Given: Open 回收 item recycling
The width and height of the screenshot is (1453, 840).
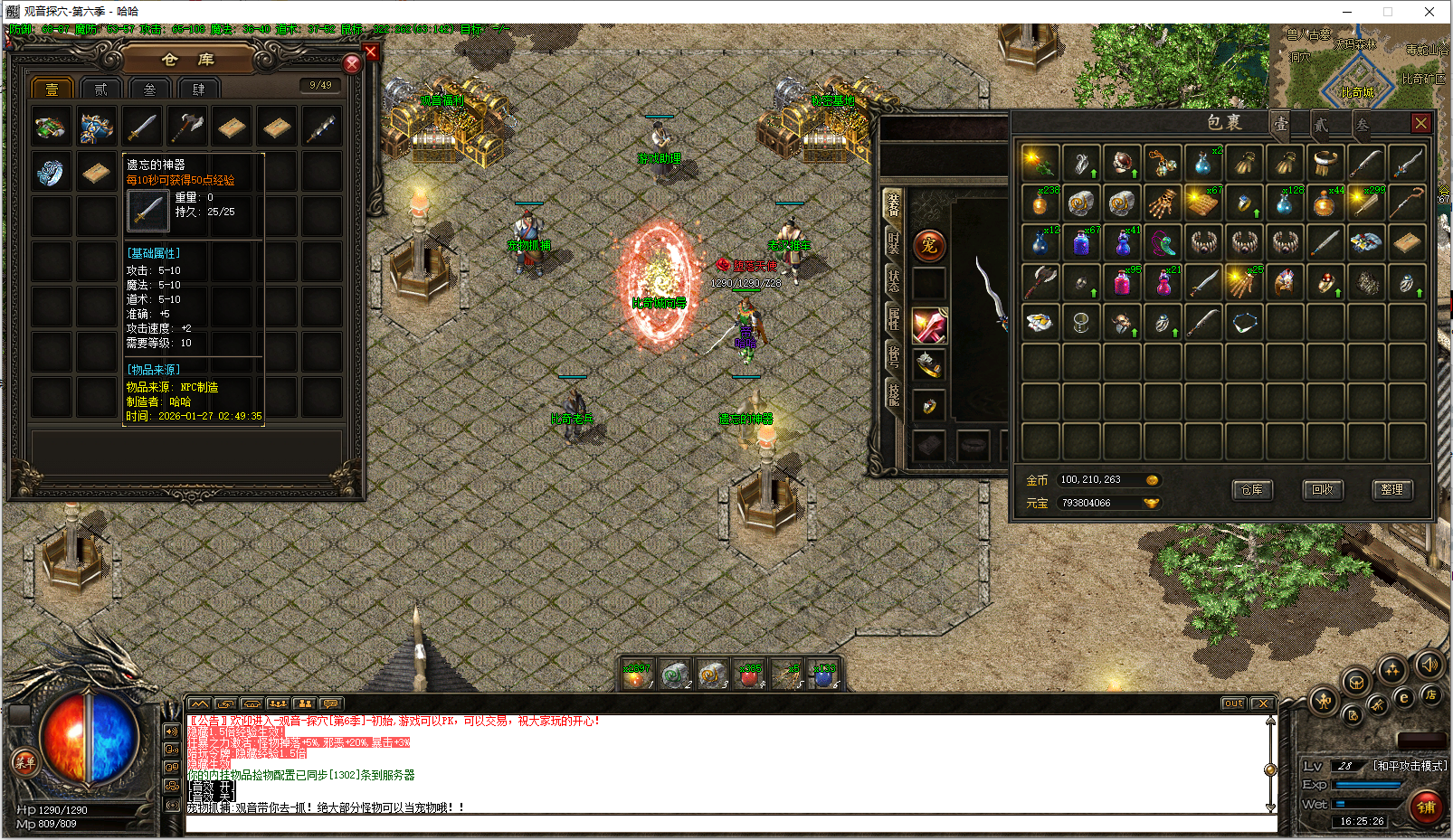Looking at the screenshot, I should click(1323, 490).
